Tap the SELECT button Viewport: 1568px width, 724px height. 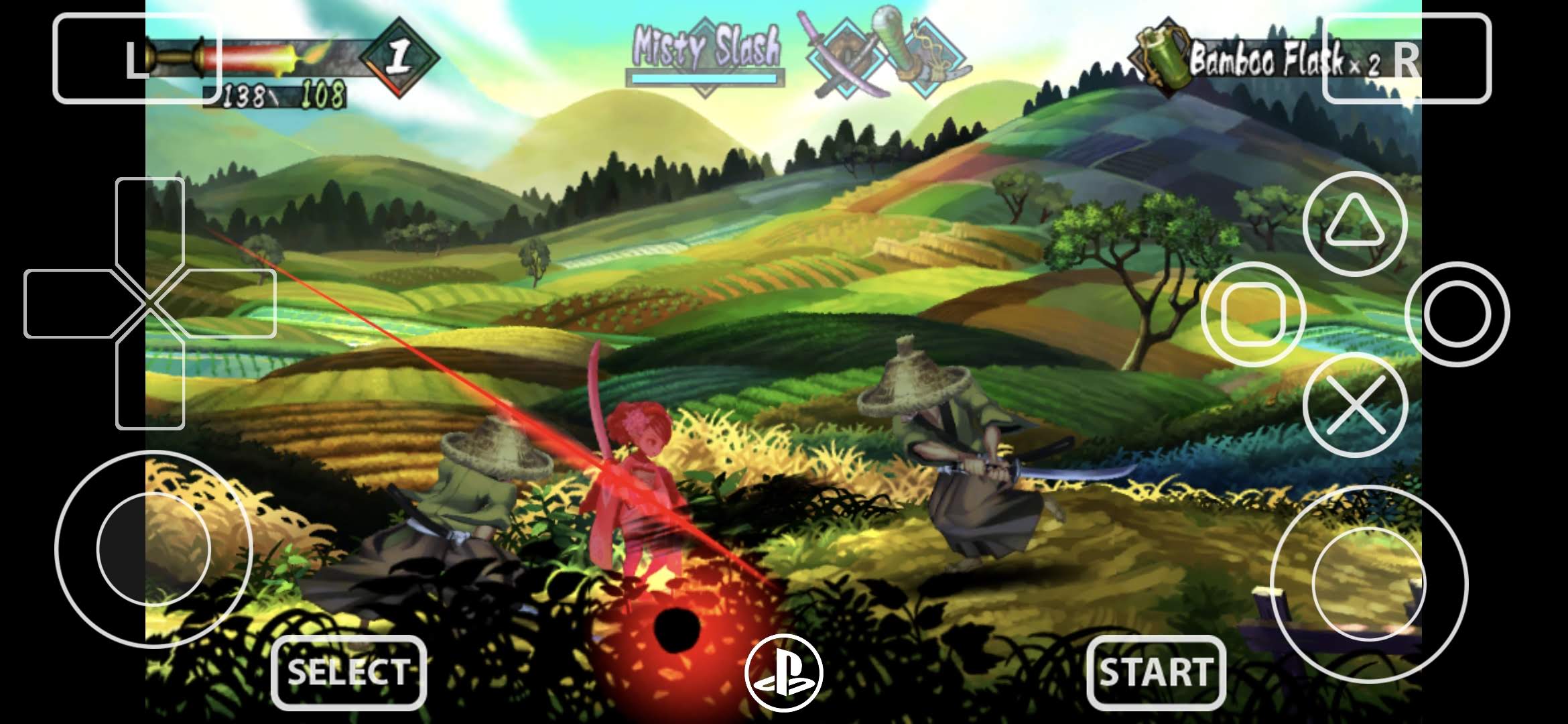click(348, 672)
